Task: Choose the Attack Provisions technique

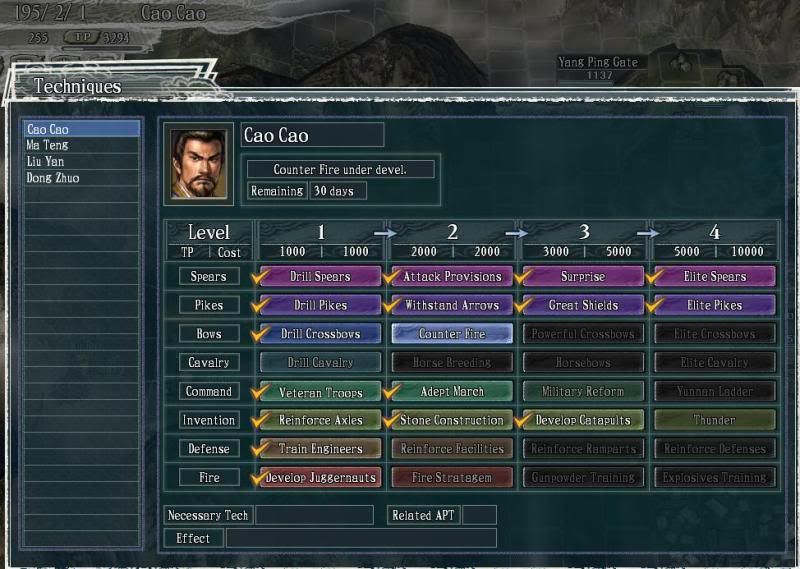Action: pos(452,276)
